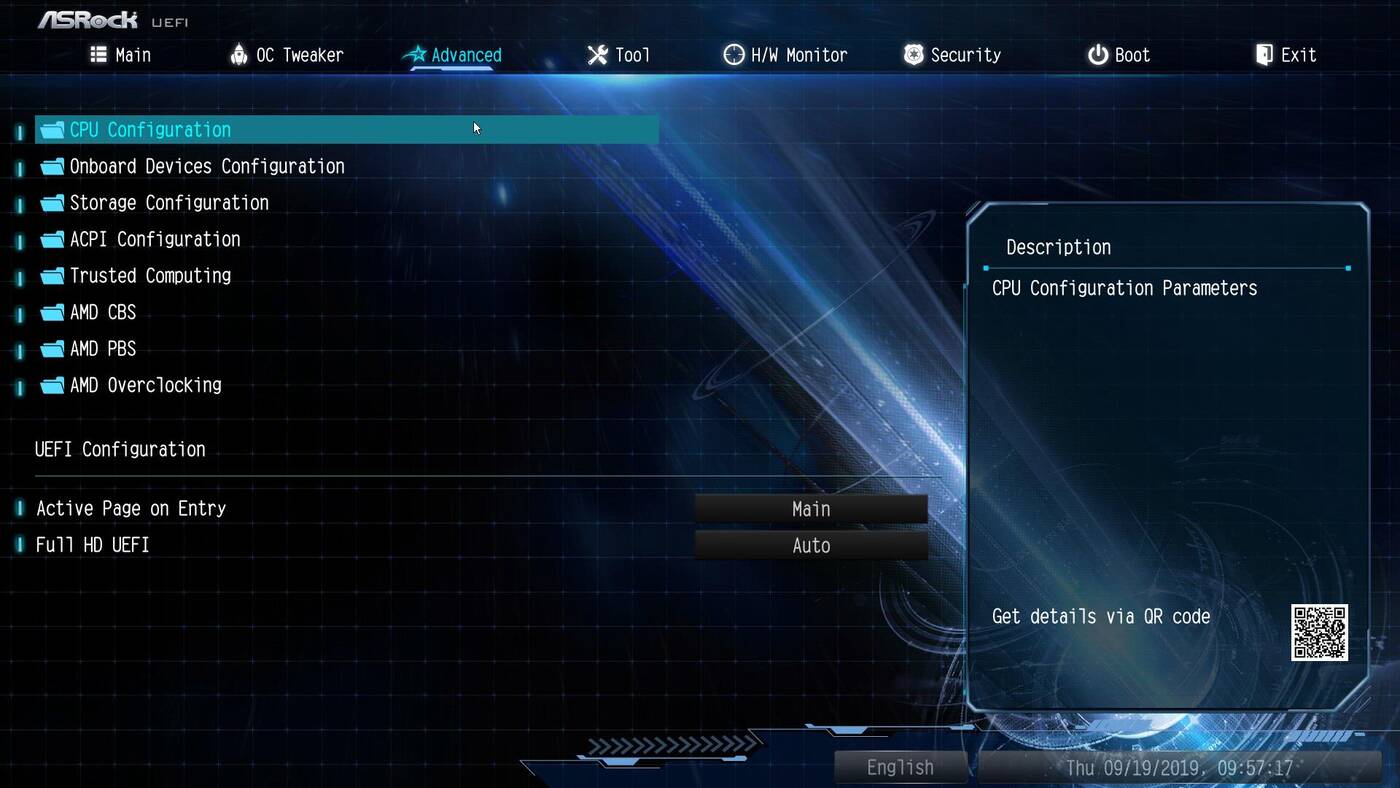Image resolution: width=1400 pixels, height=788 pixels.
Task: Enter Onboard Devices Configuration
Action: click(206, 166)
